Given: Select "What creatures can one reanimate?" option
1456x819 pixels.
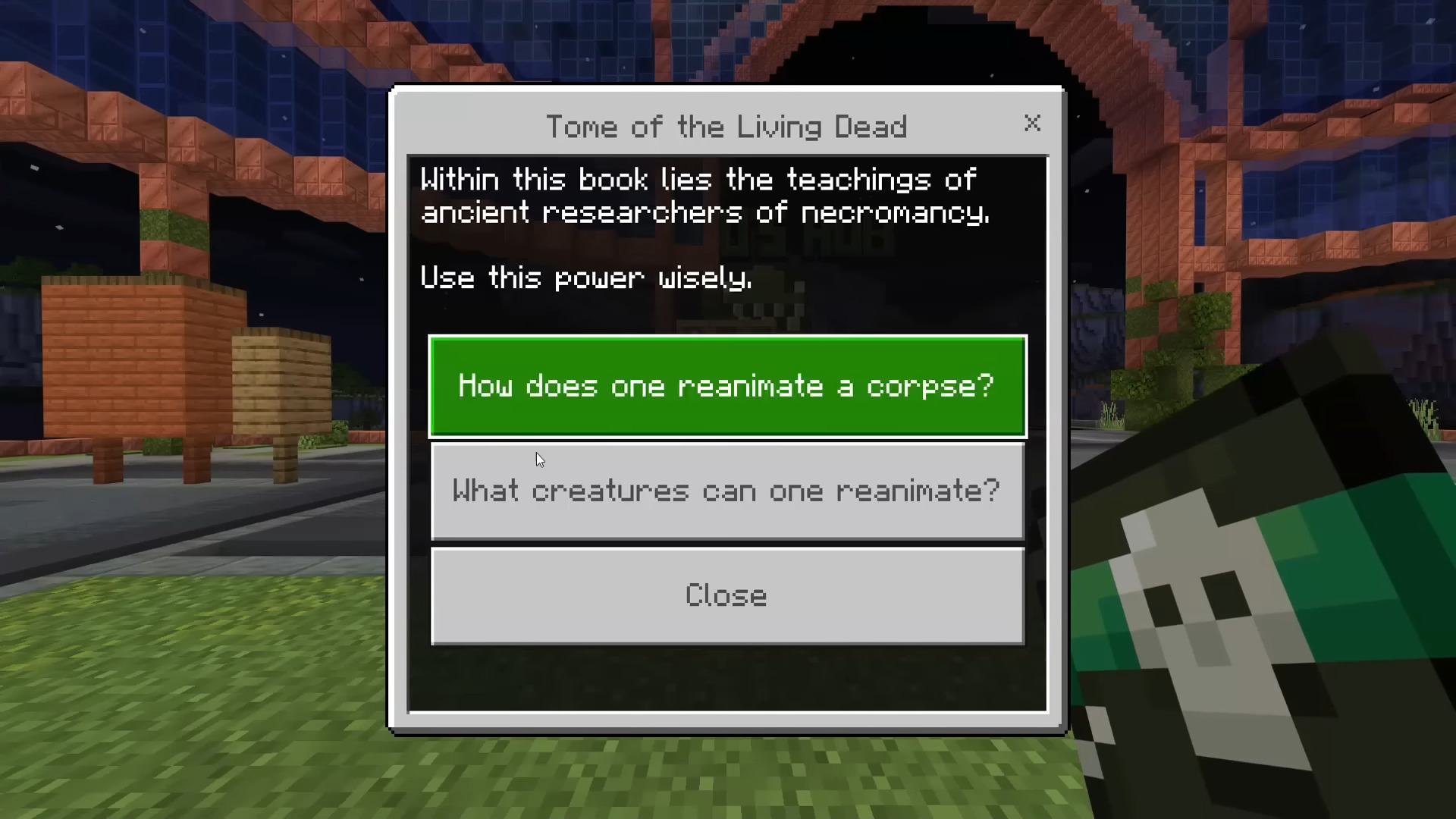Looking at the screenshot, I should pyautogui.click(x=726, y=491).
